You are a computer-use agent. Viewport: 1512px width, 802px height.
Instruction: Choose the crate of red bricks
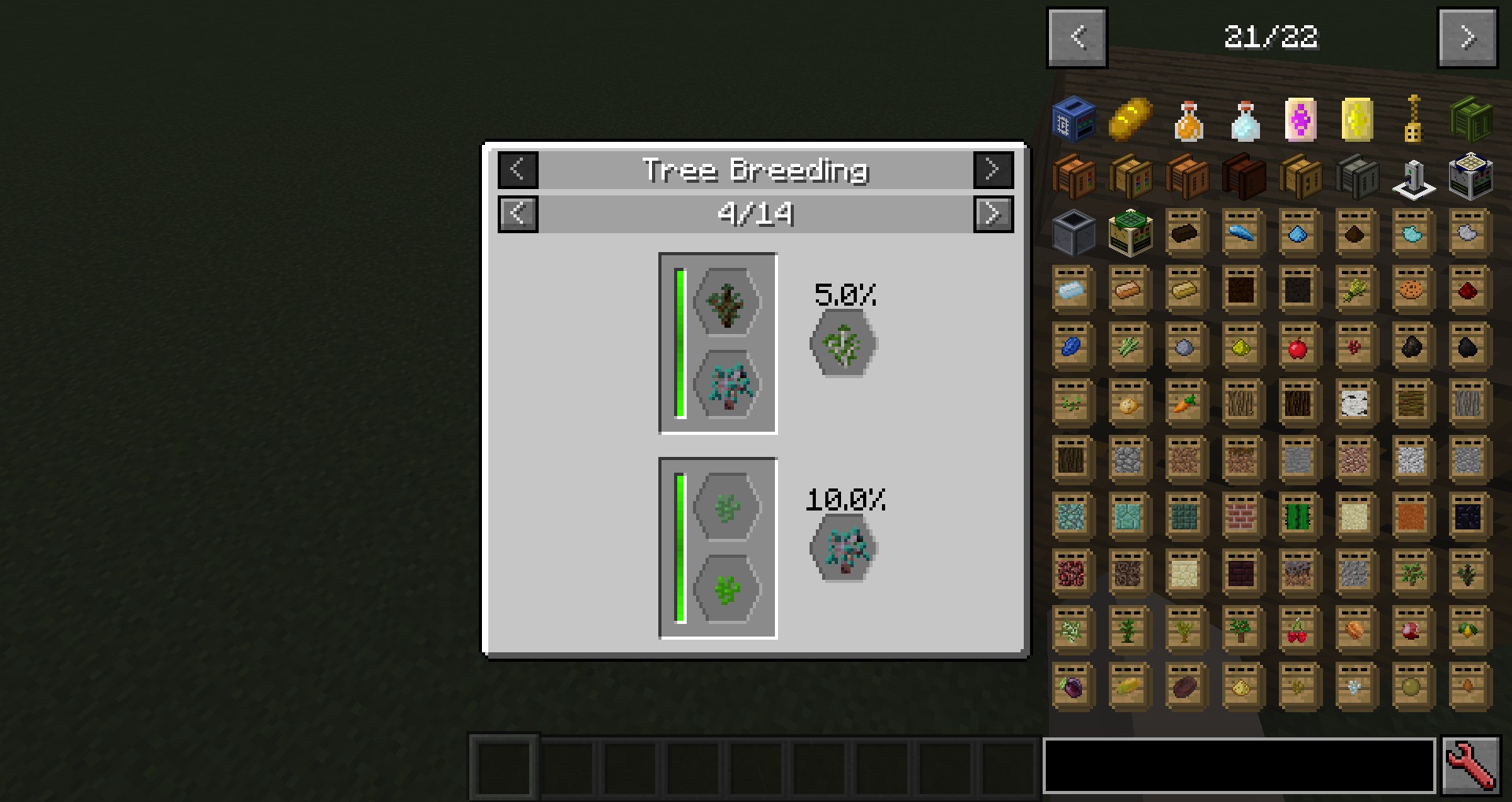click(x=1242, y=518)
